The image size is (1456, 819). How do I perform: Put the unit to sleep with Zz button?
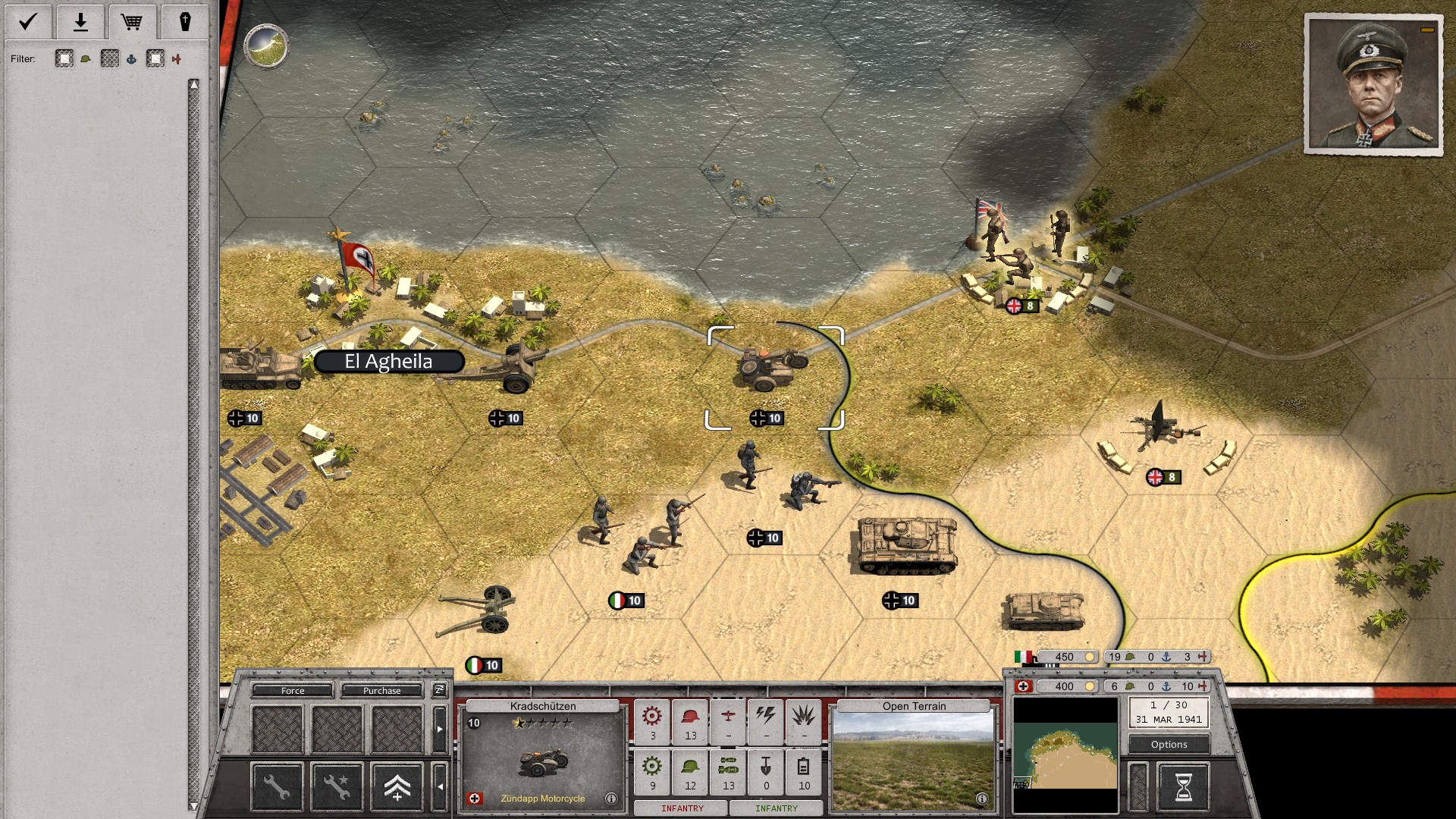[439, 690]
